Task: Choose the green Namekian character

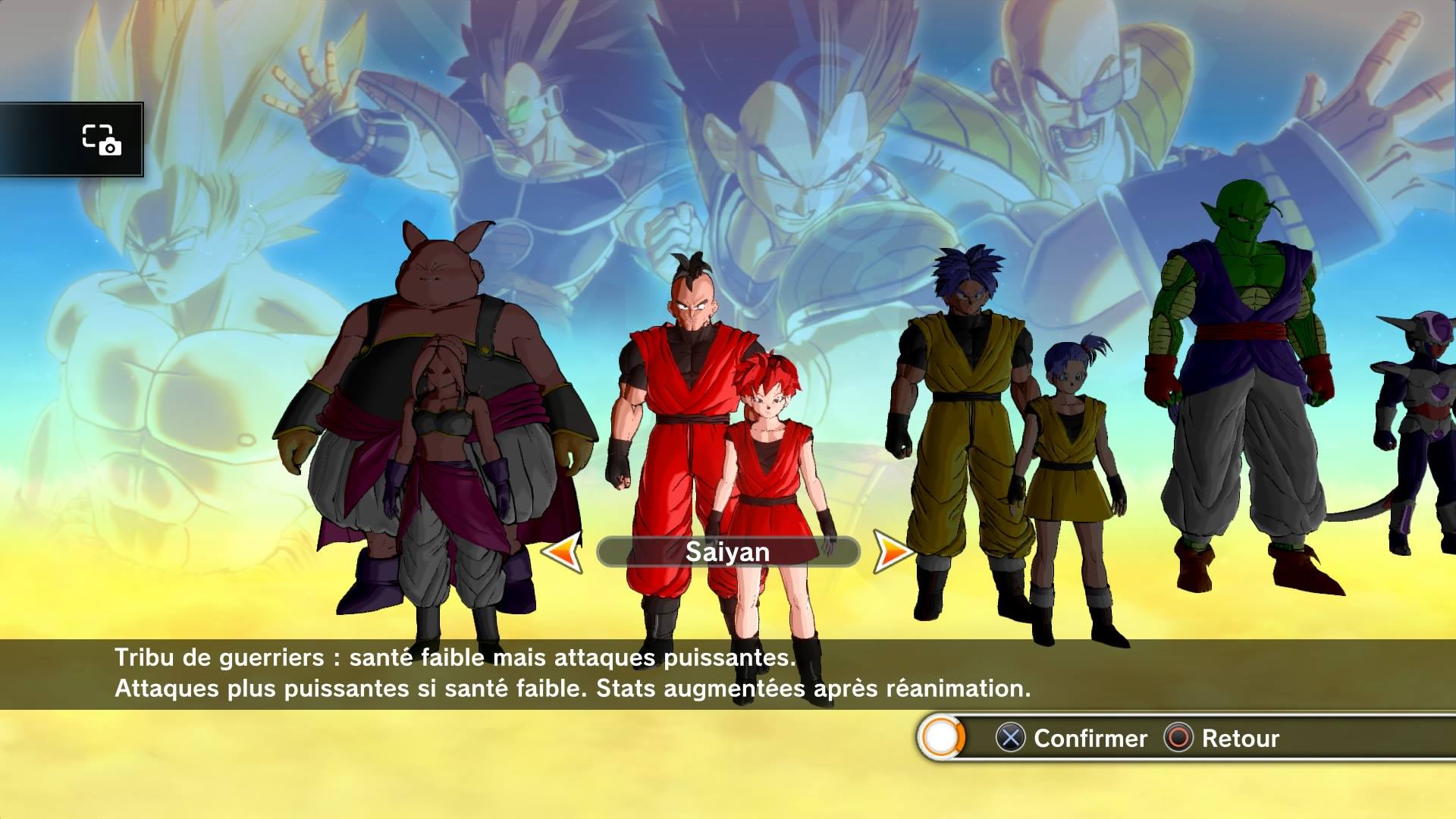Action: click(1236, 379)
